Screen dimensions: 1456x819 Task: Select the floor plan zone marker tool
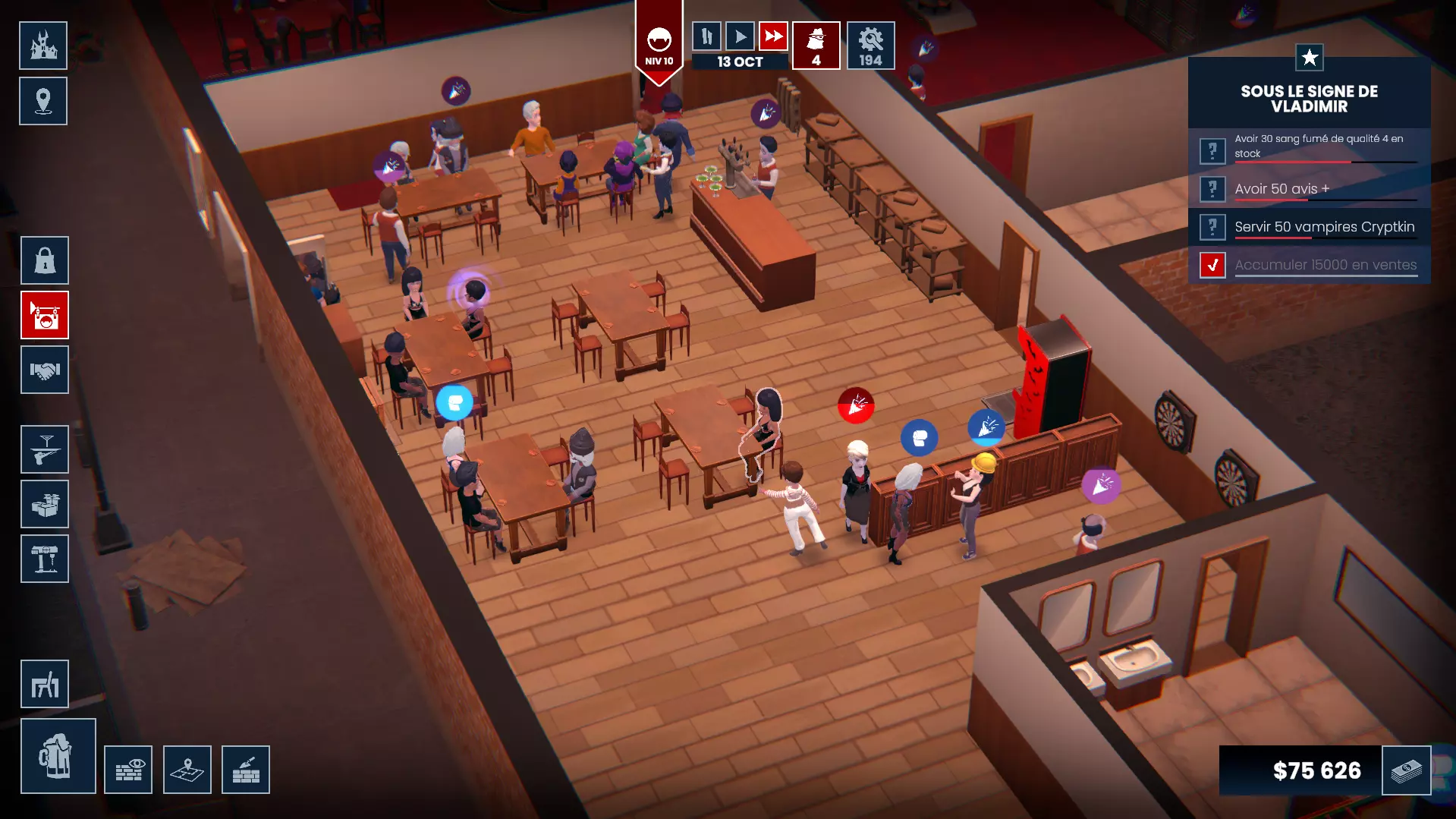click(x=187, y=770)
